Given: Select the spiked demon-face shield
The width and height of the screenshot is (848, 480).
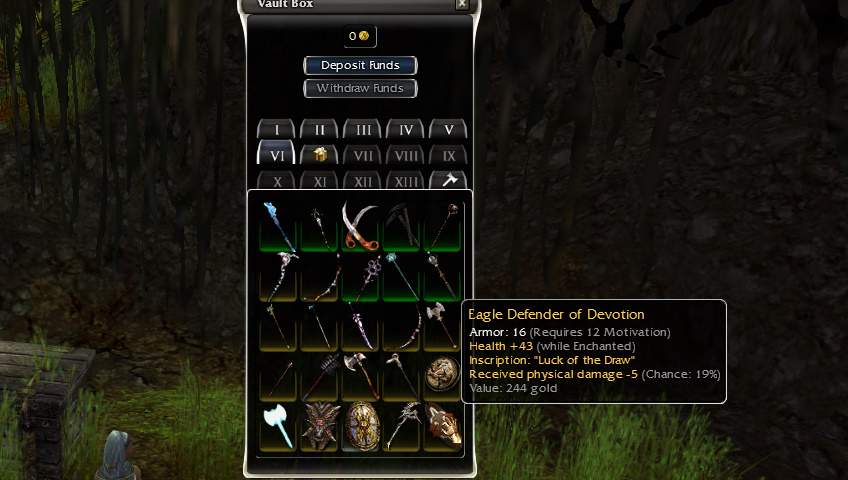Looking at the screenshot, I should tap(319, 426).
